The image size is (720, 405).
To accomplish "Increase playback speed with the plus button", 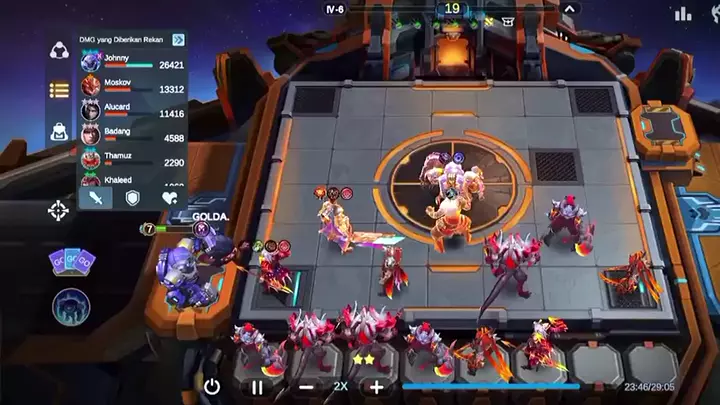I will (x=376, y=386).
